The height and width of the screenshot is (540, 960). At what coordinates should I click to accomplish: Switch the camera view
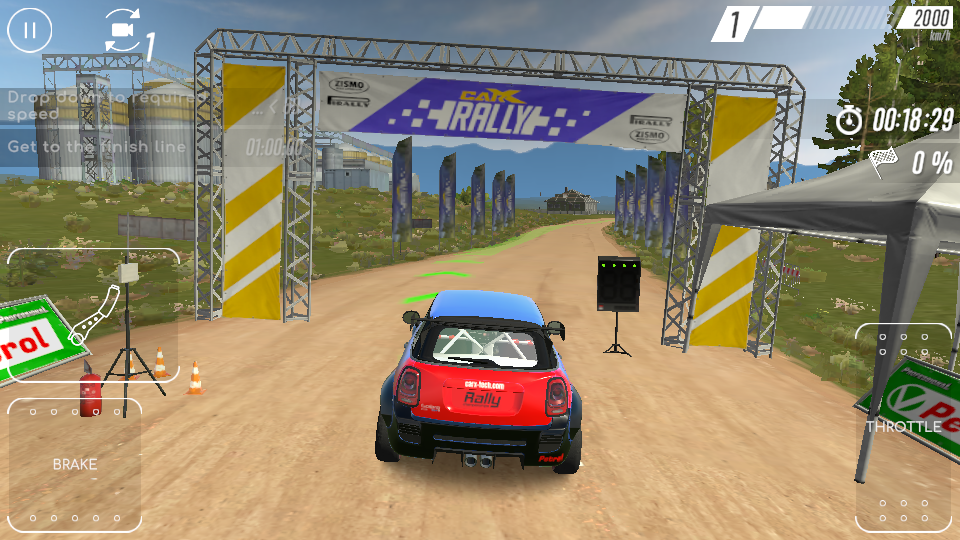(124, 30)
